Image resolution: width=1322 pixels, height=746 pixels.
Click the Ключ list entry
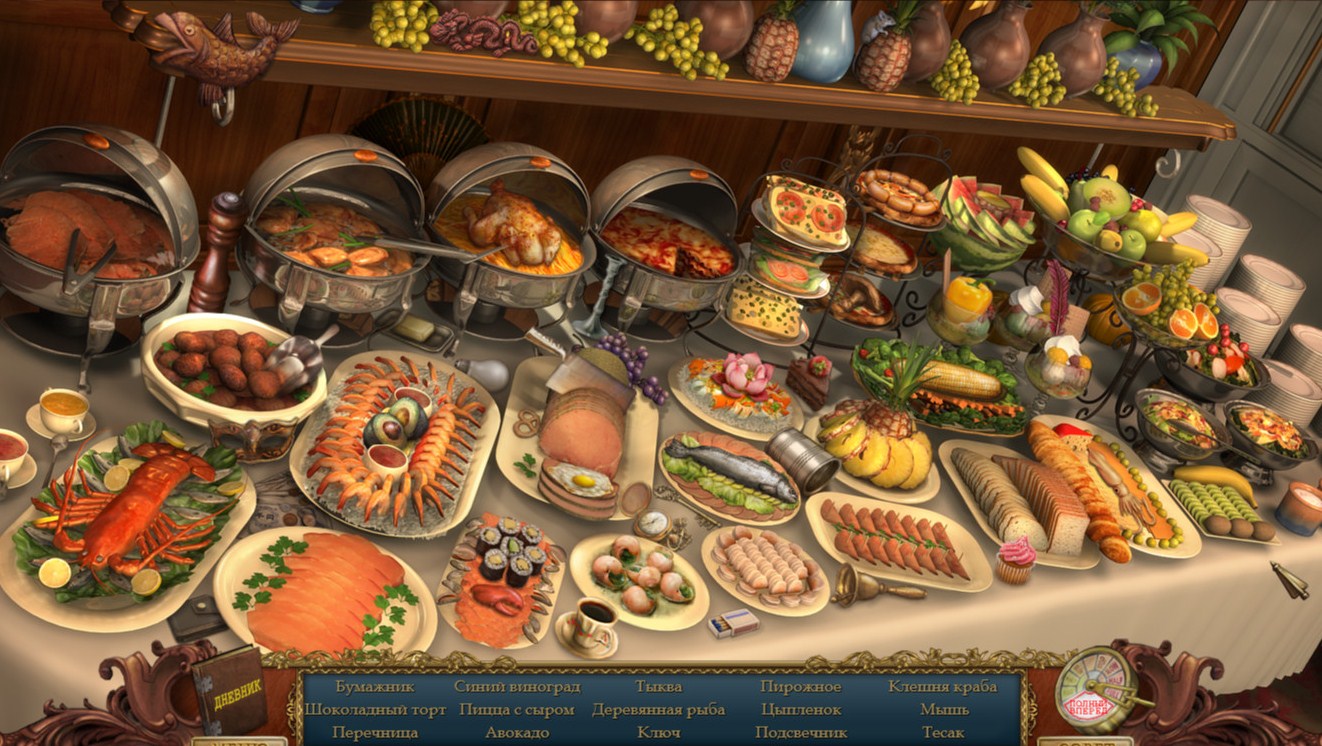(658, 733)
